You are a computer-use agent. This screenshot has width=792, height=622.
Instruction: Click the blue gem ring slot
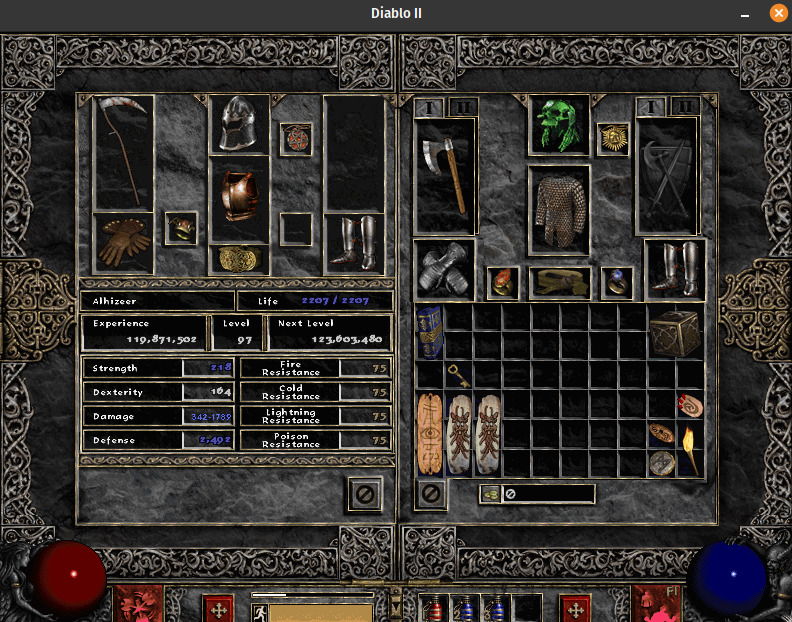[x=616, y=283]
